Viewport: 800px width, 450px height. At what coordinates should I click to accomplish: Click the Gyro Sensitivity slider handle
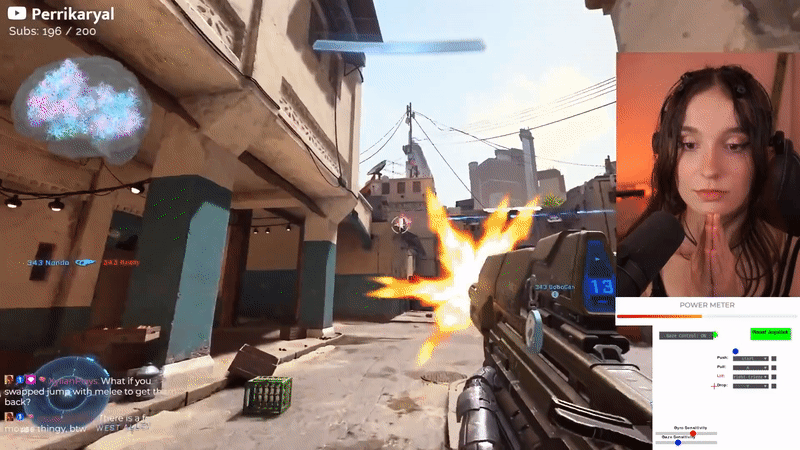click(x=694, y=433)
